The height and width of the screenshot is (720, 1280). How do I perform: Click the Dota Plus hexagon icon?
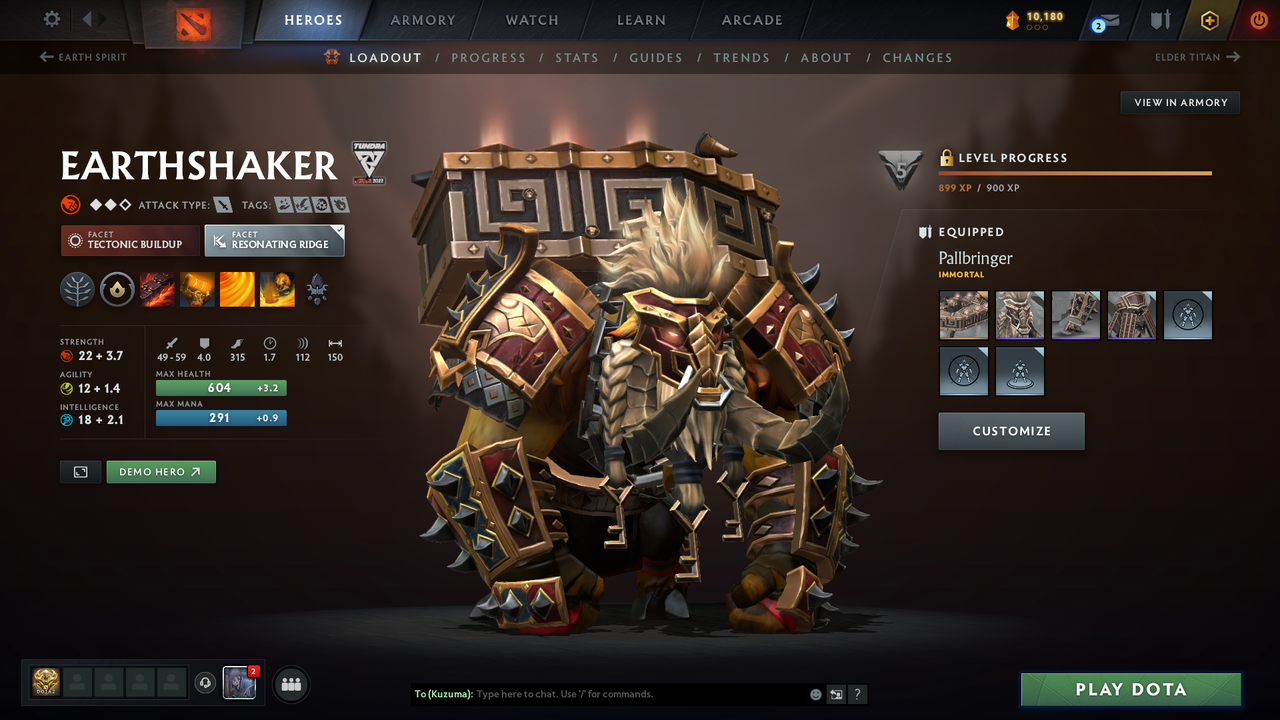(x=1209, y=20)
